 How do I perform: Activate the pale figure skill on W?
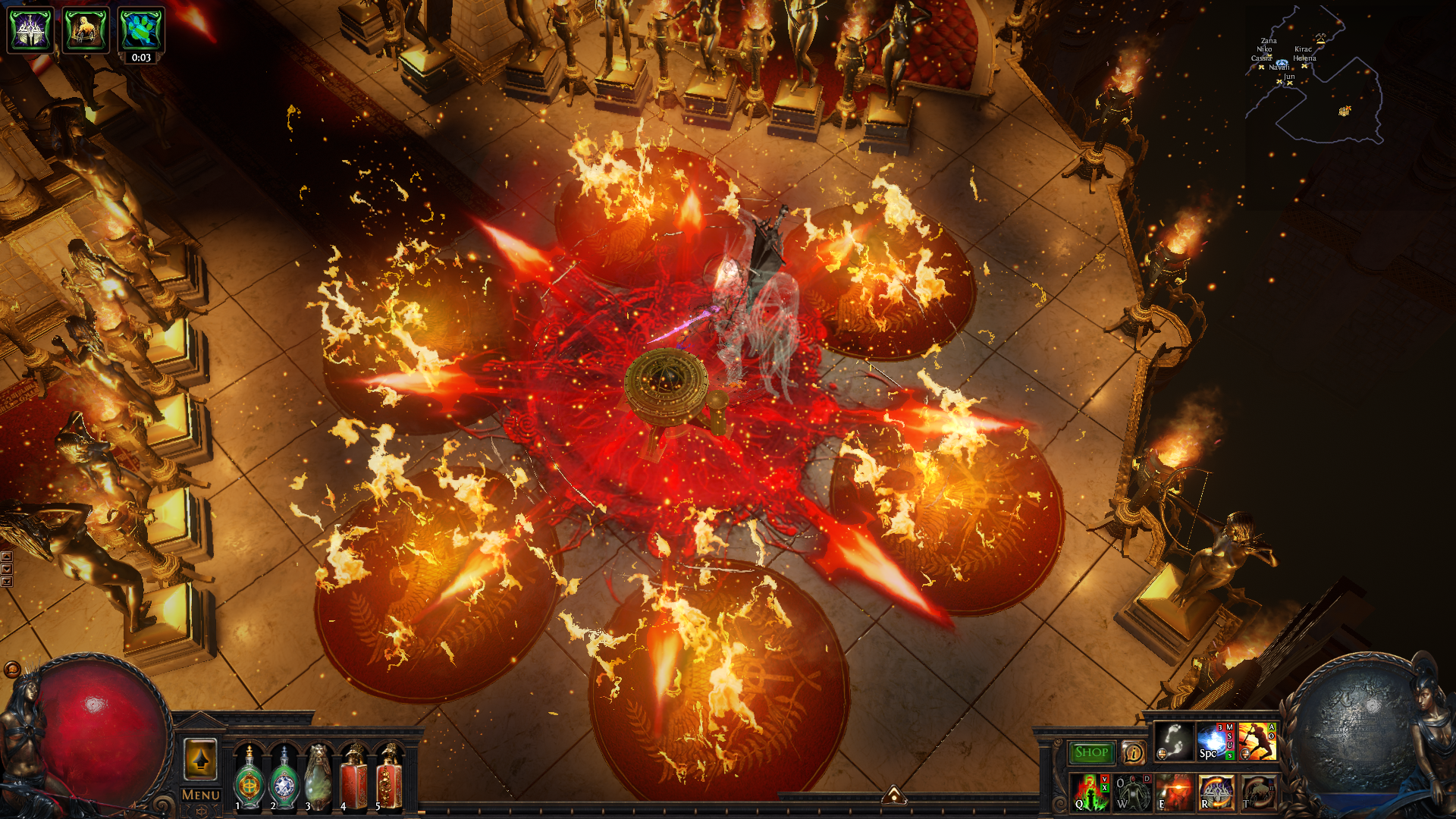point(1132,792)
